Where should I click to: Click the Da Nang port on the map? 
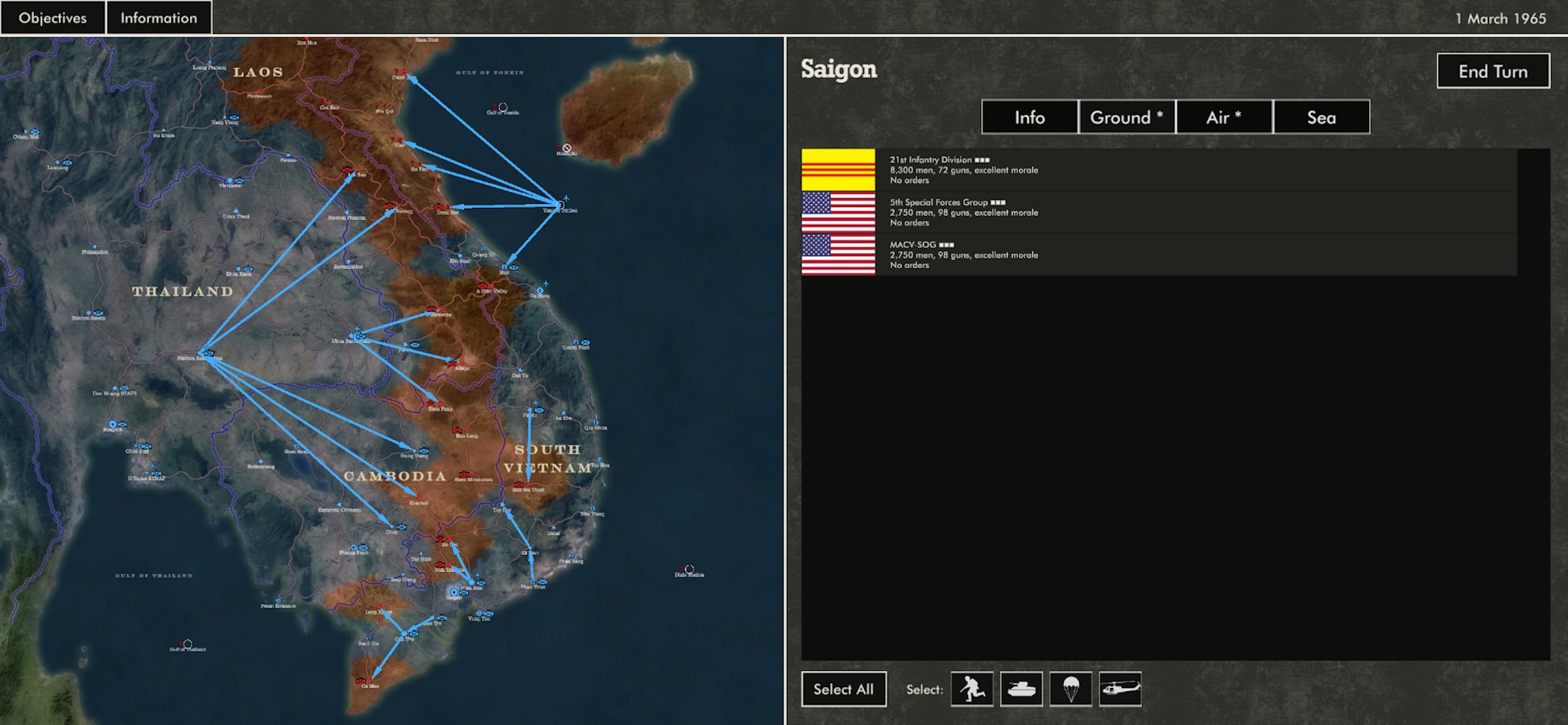click(x=540, y=290)
